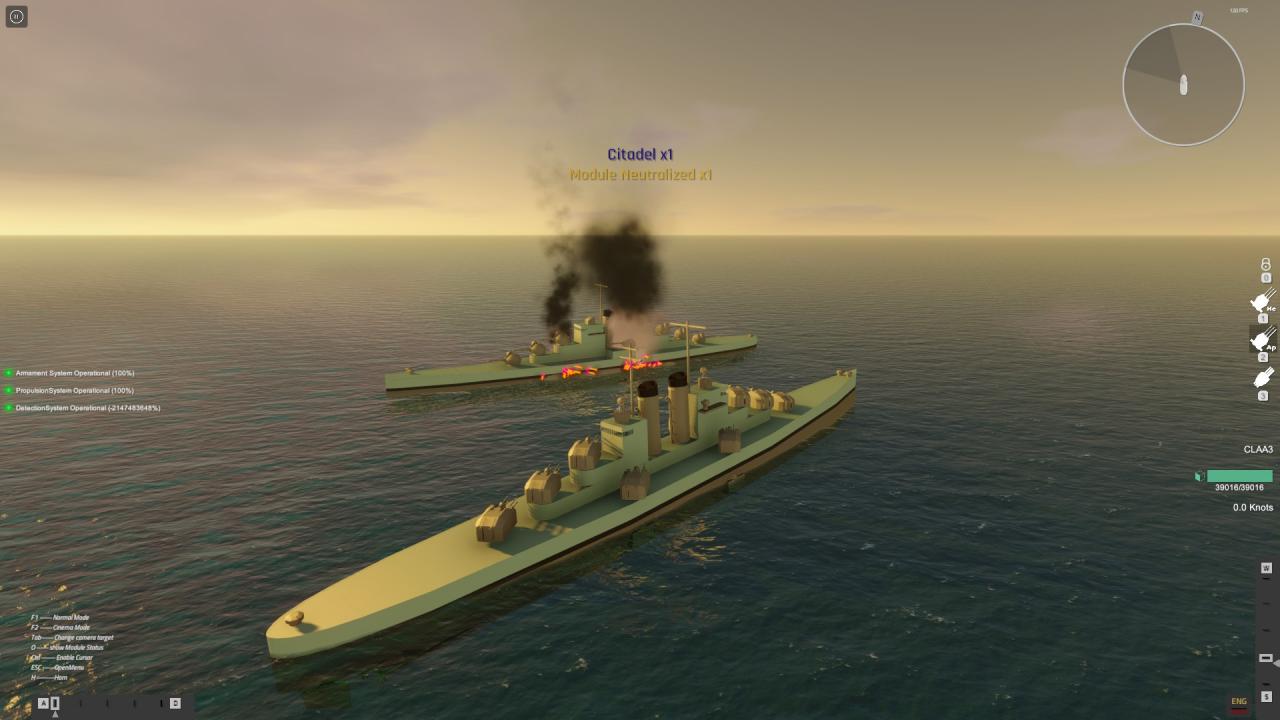This screenshot has height=720, width=1280.
Task: Select the HE shell triple turret
Action: [1262, 301]
